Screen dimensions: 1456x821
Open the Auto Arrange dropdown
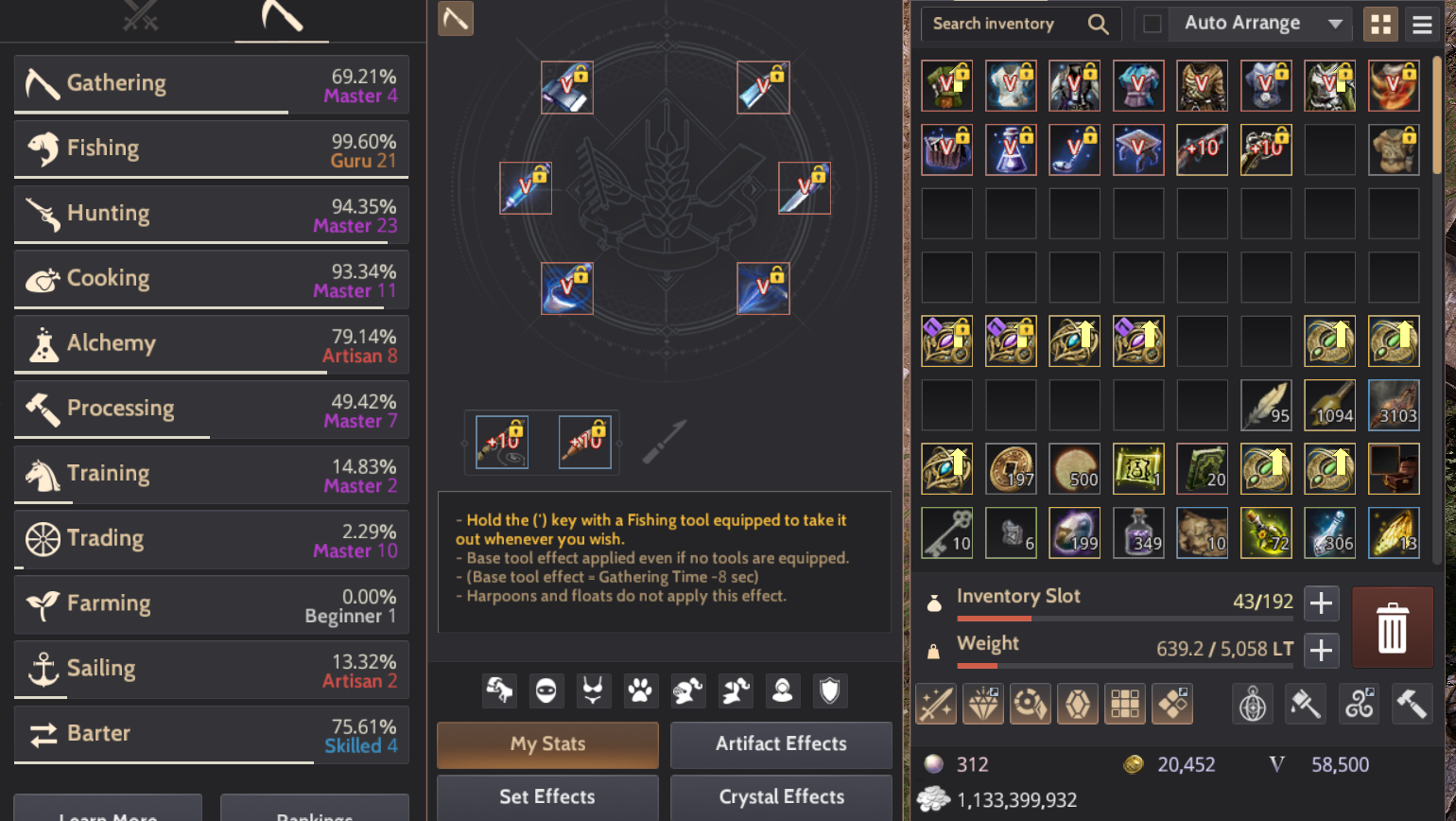[x=1259, y=24]
